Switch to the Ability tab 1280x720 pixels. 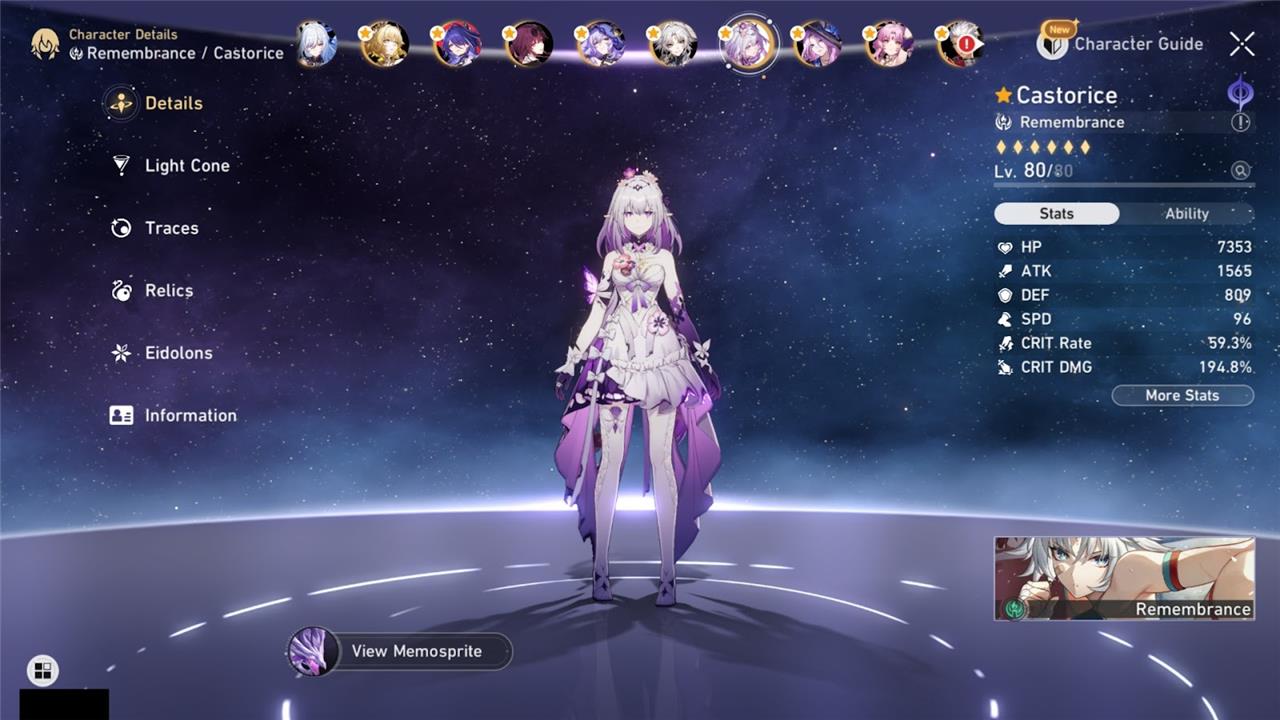[x=1186, y=214]
